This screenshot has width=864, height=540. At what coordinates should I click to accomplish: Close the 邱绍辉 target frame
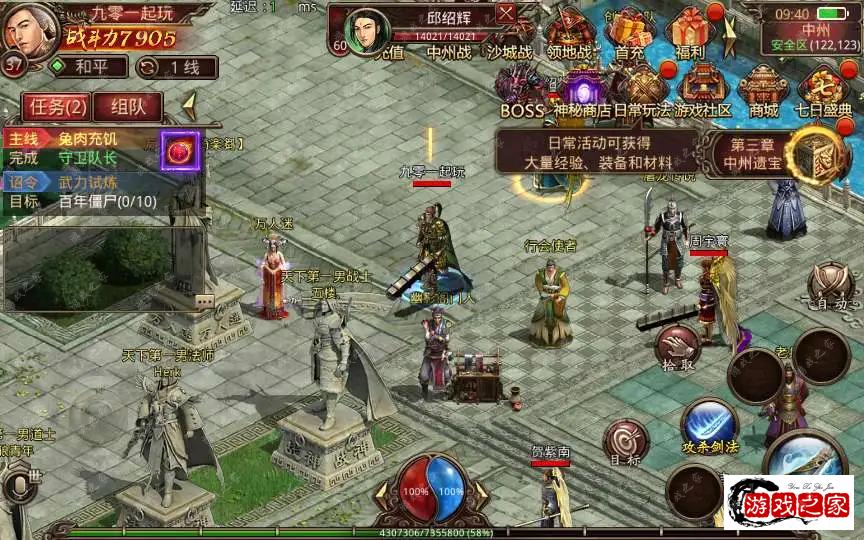(x=506, y=13)
